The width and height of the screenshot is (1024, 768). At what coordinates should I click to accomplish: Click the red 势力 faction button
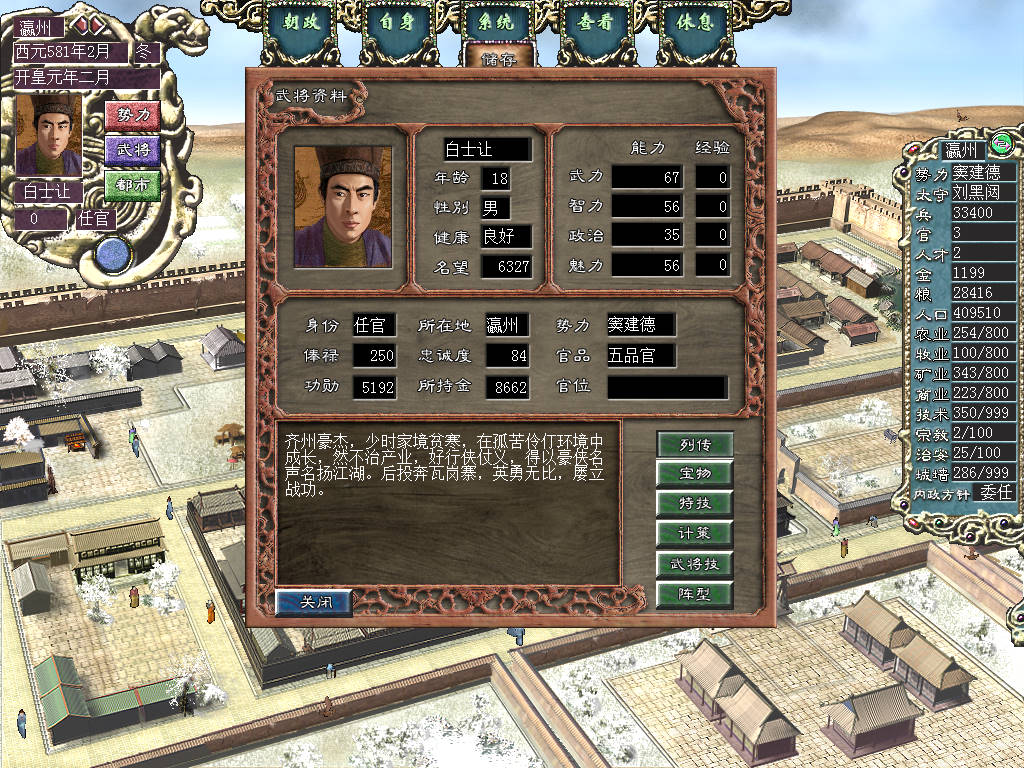point(132,115)
